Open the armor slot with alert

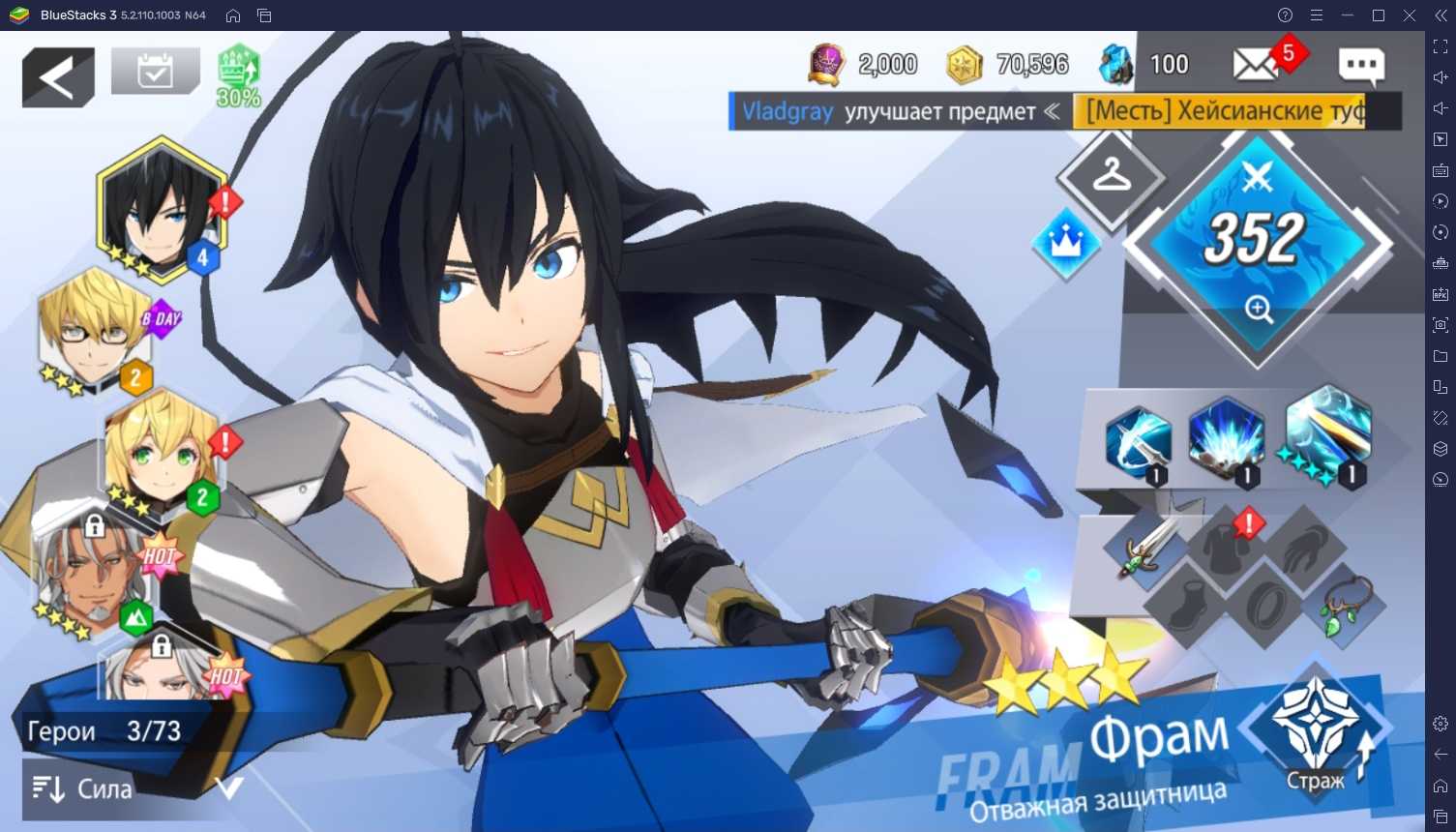1227,545
